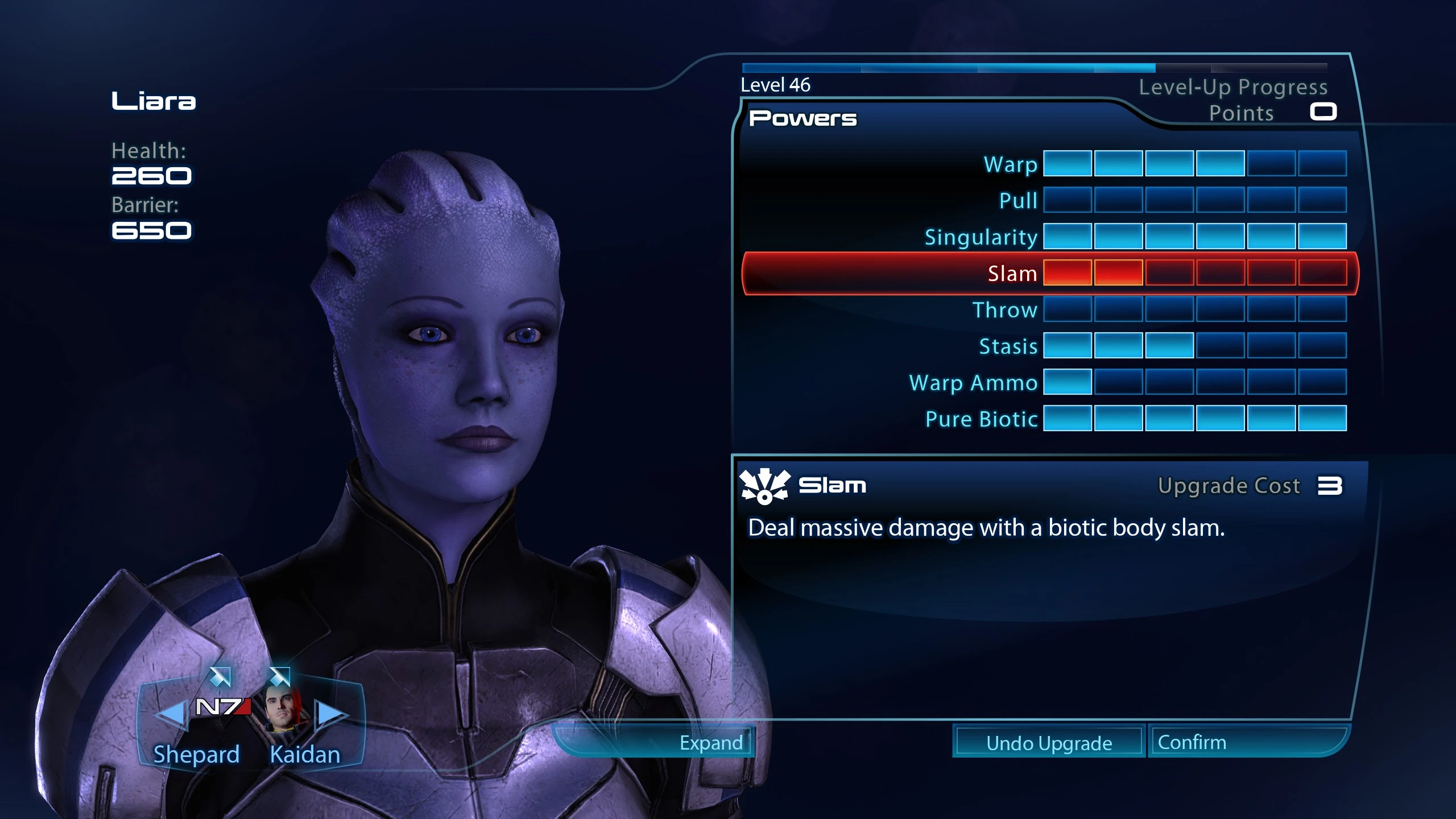Select the Throw power
Viewport: 1456px width, 819px height.
point(1005,310)
